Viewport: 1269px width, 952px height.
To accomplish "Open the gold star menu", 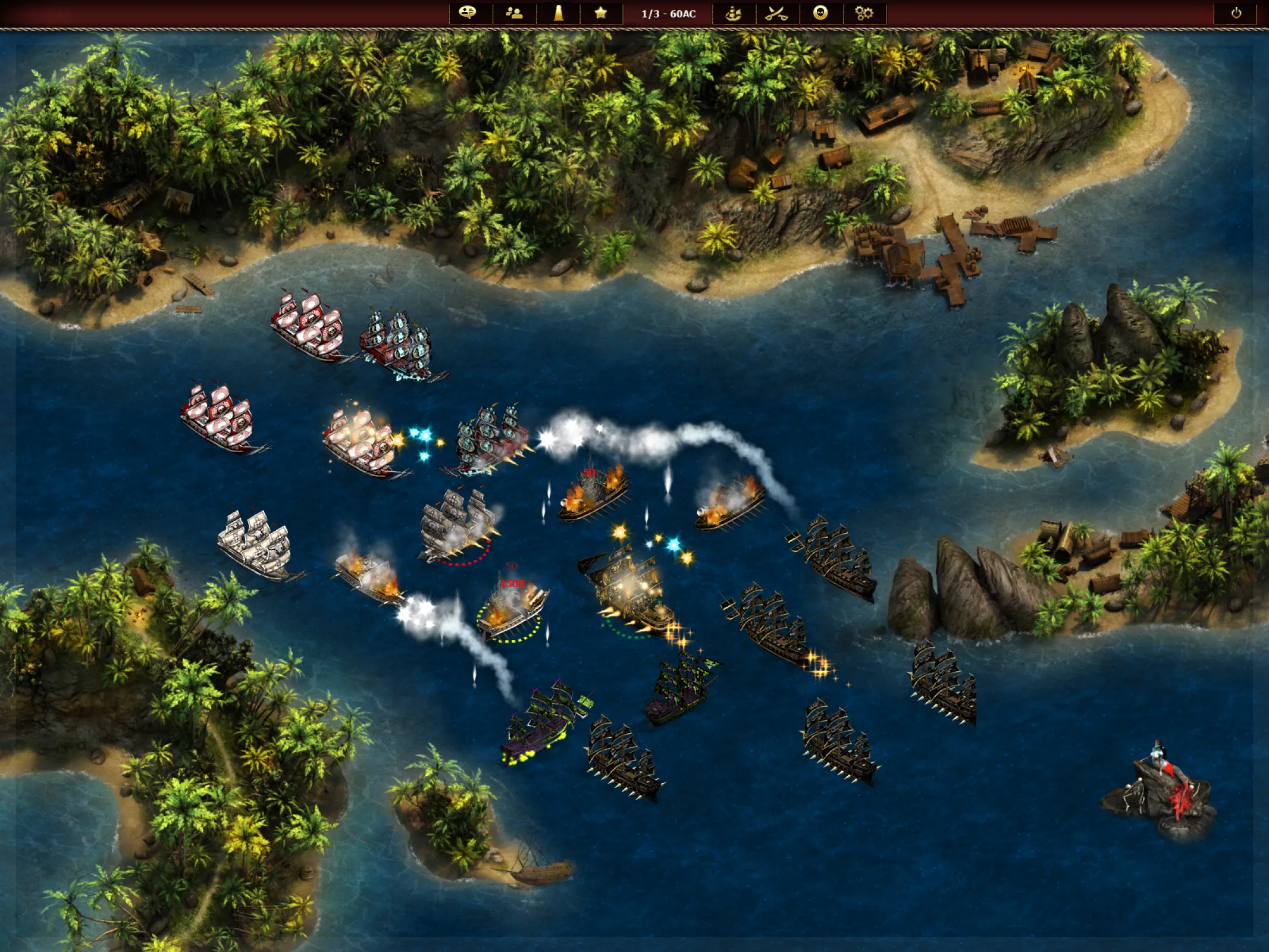I will point(601,13).
